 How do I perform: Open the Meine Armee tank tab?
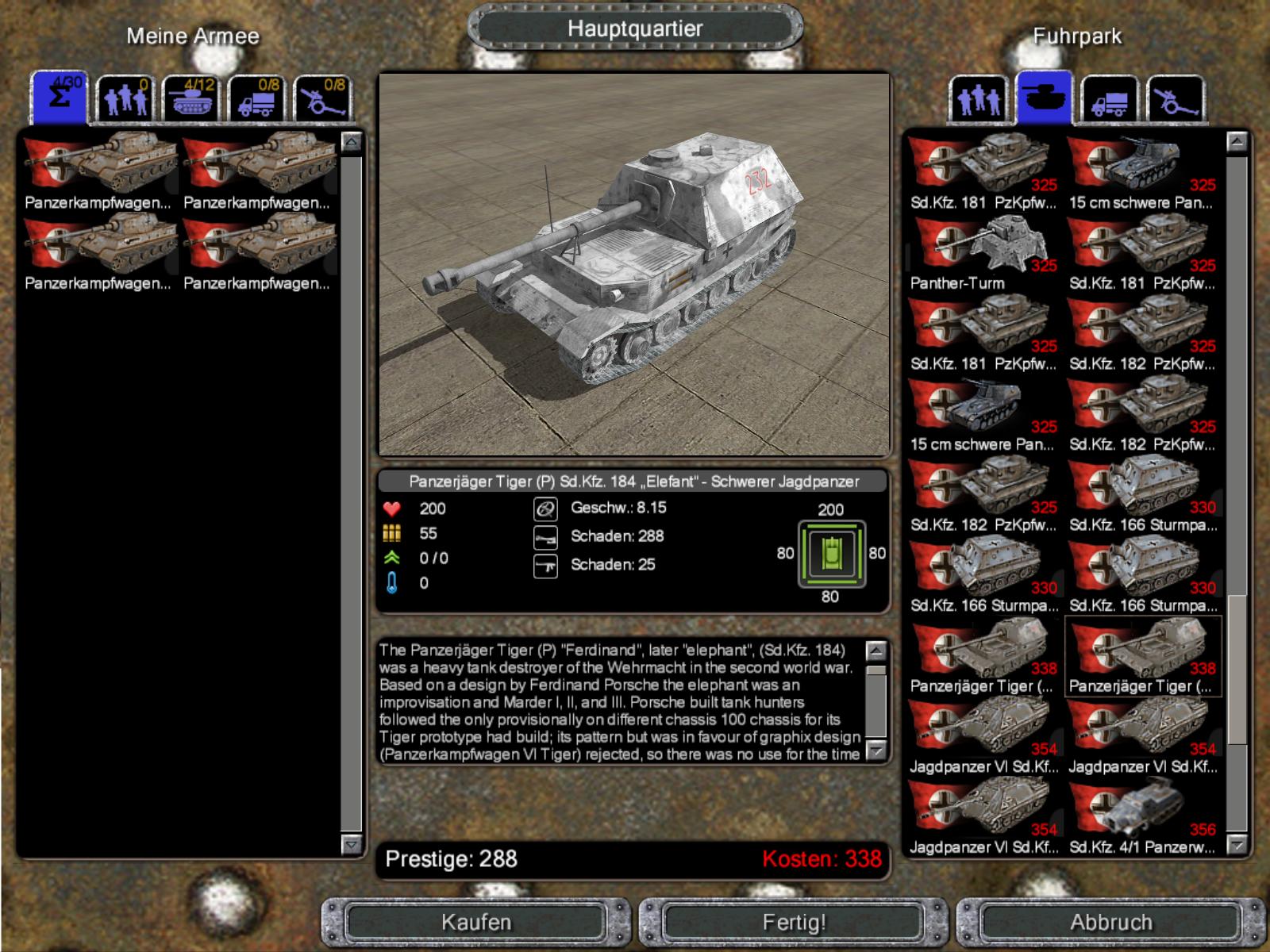pyautogui.click(x=190, y=100)
